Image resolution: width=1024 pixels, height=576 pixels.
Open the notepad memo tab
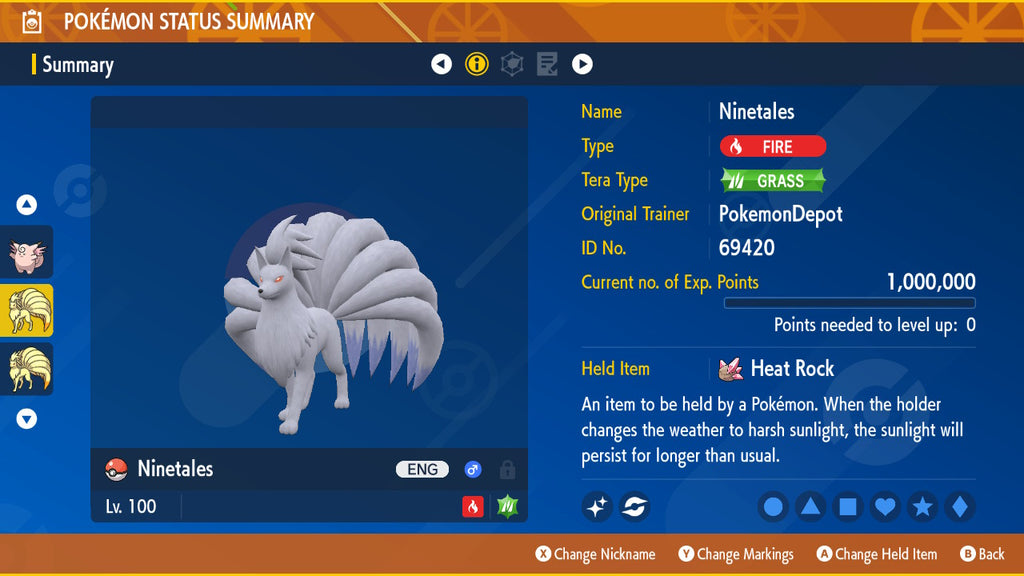547,65
